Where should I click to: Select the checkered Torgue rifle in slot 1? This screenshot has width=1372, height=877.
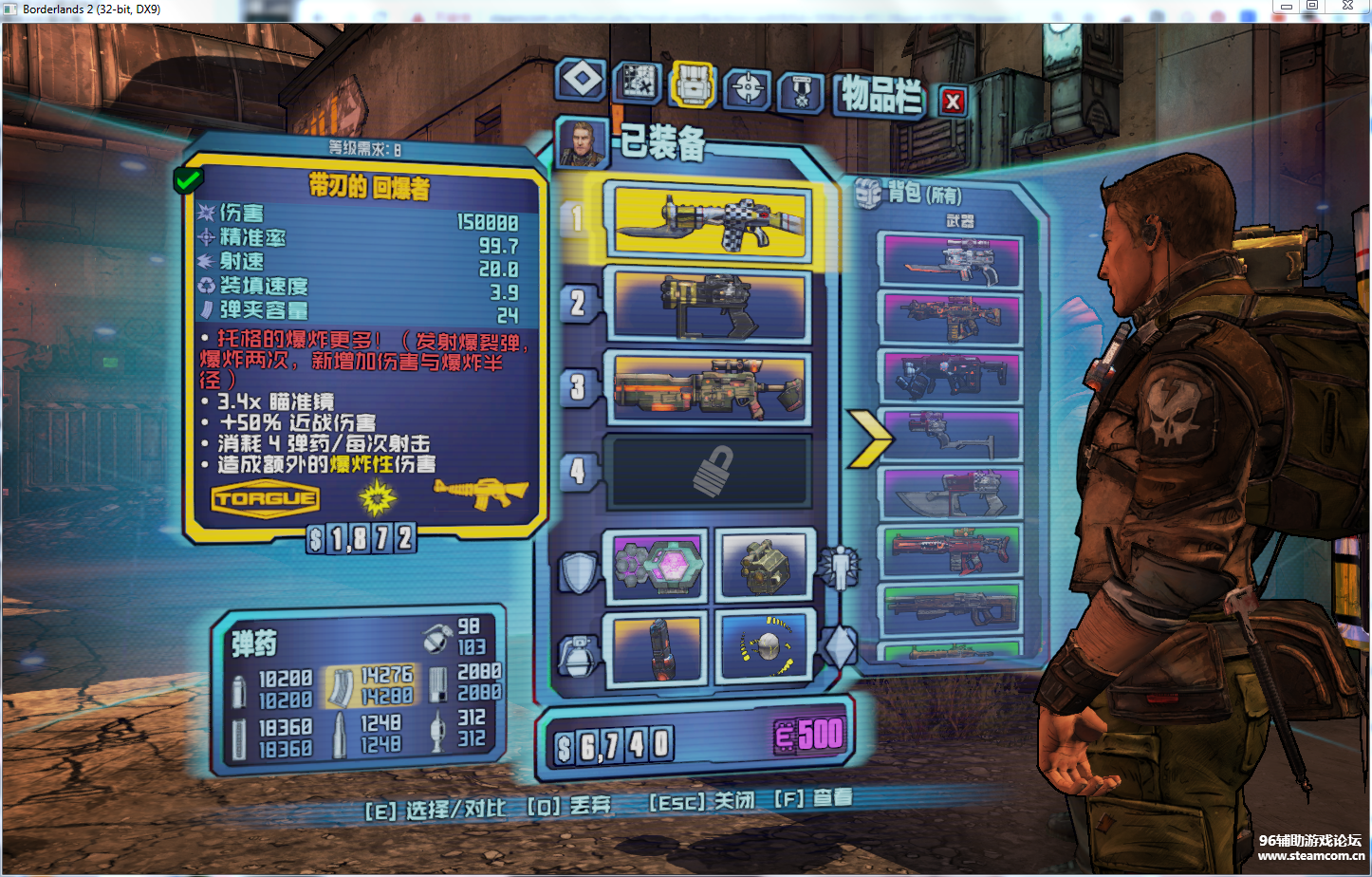[711, 222]
